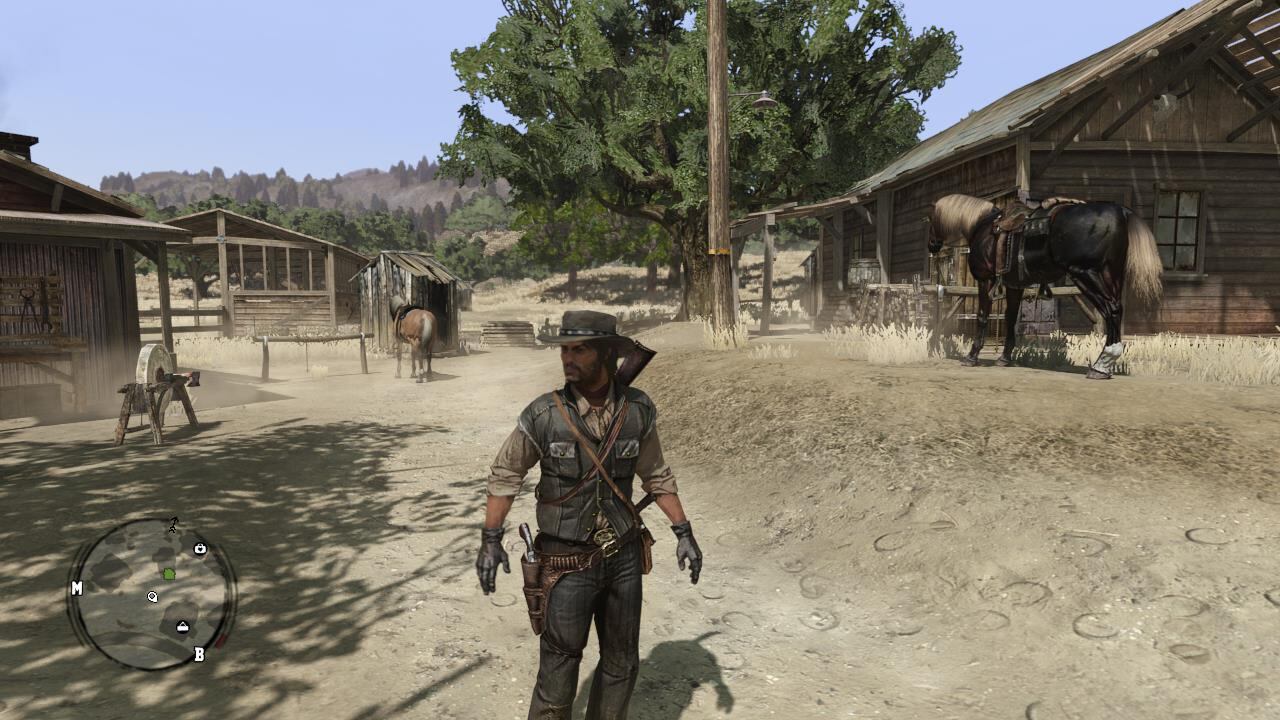Select the stick-figure stranger marker on minimap edge

[173, 524]
